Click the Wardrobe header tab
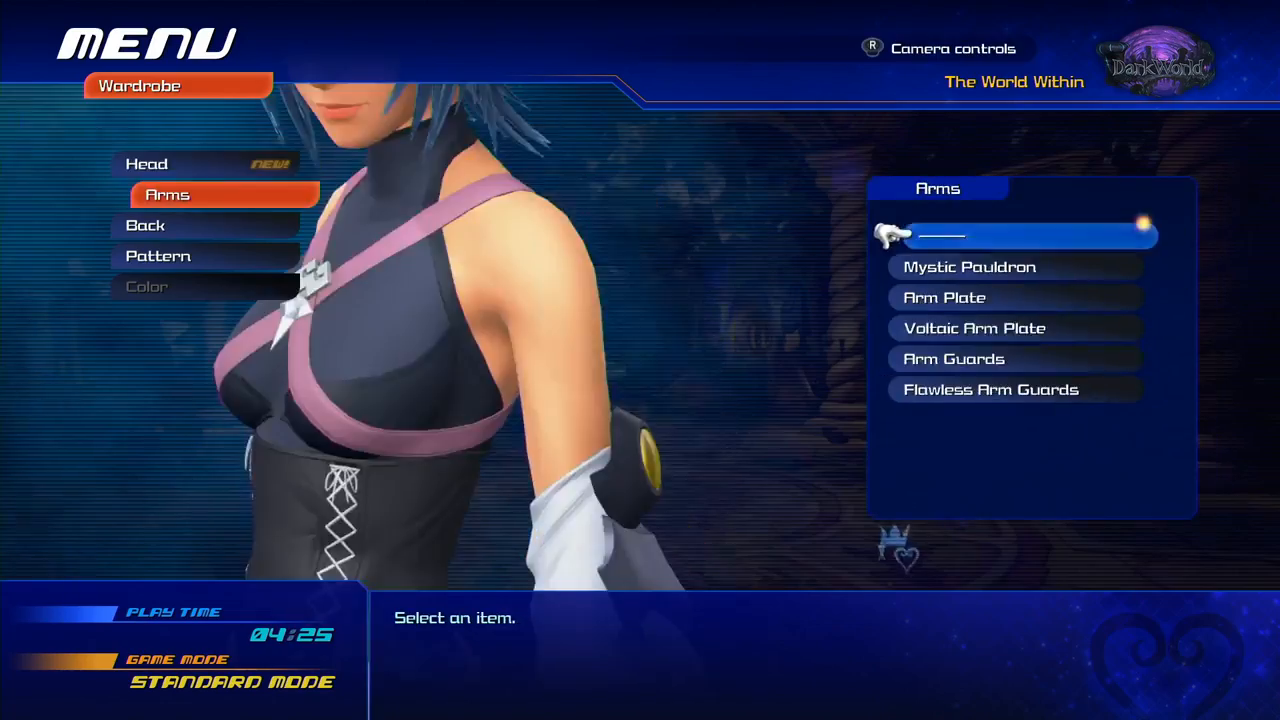Viewport: 1280px width, 720px height. coord(178,86)
